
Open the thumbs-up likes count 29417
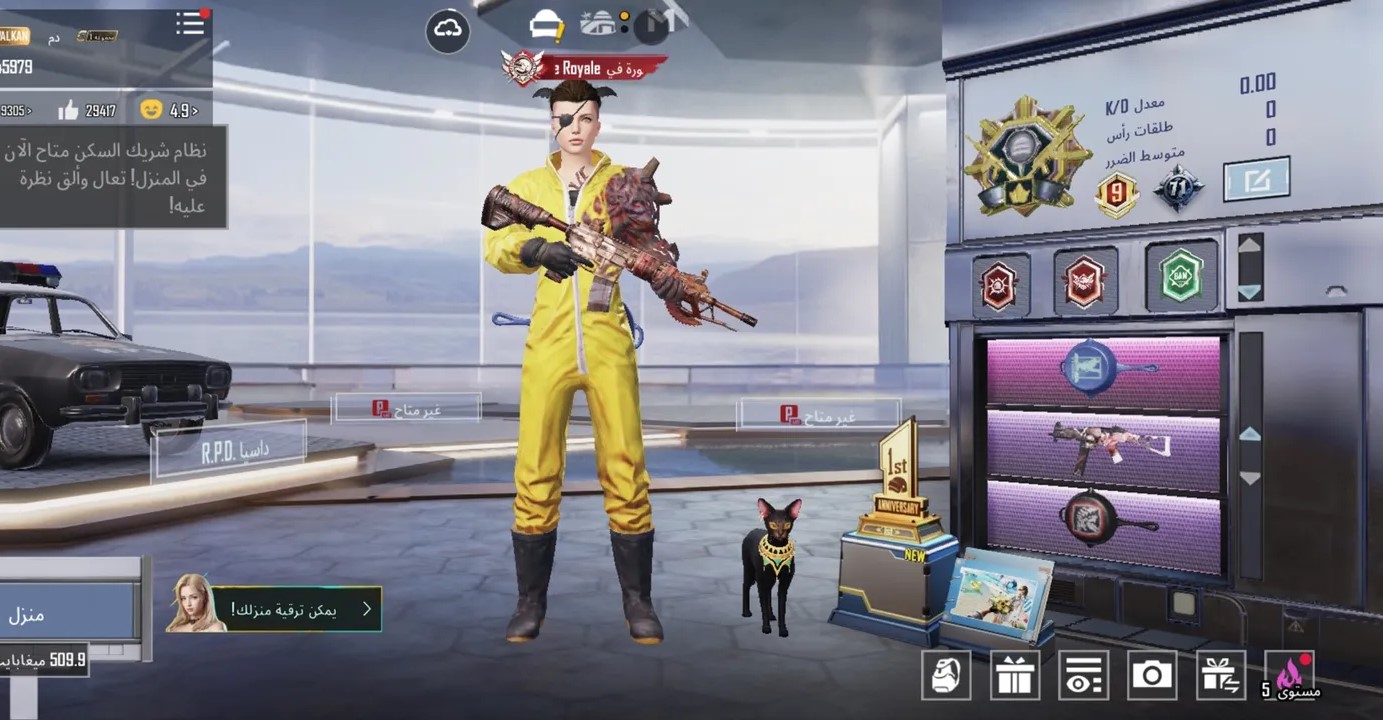pyautogui.click(x=88, y=111)
